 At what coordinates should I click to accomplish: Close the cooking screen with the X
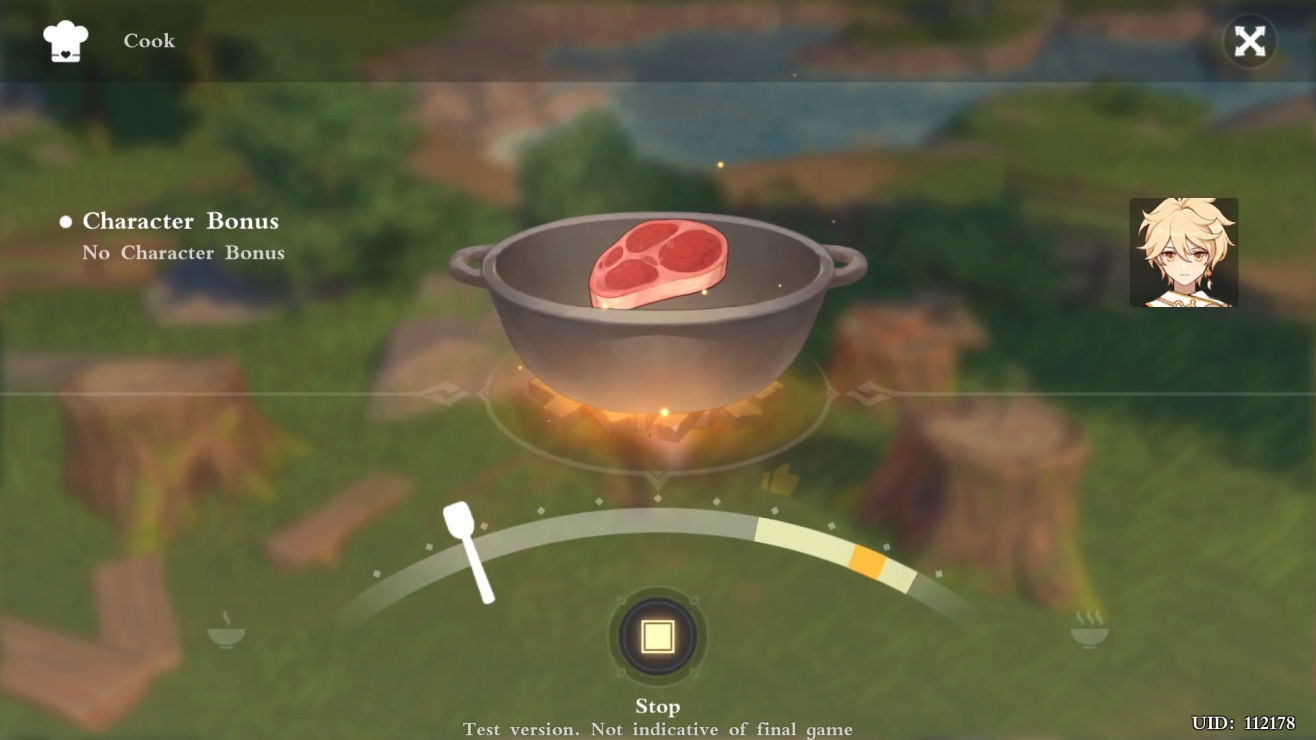[1249, 41]
